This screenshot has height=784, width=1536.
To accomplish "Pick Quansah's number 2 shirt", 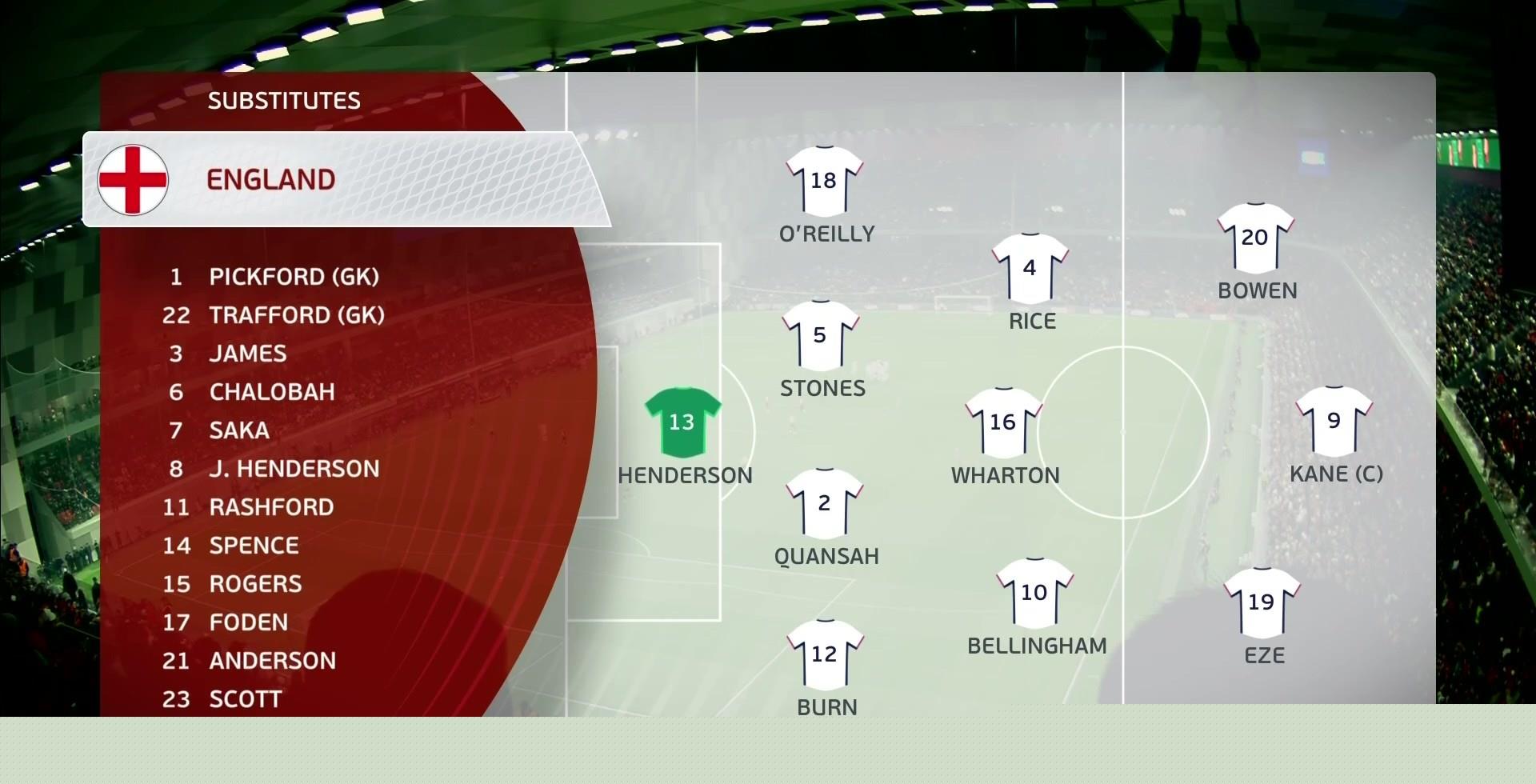I will point(824,503).
